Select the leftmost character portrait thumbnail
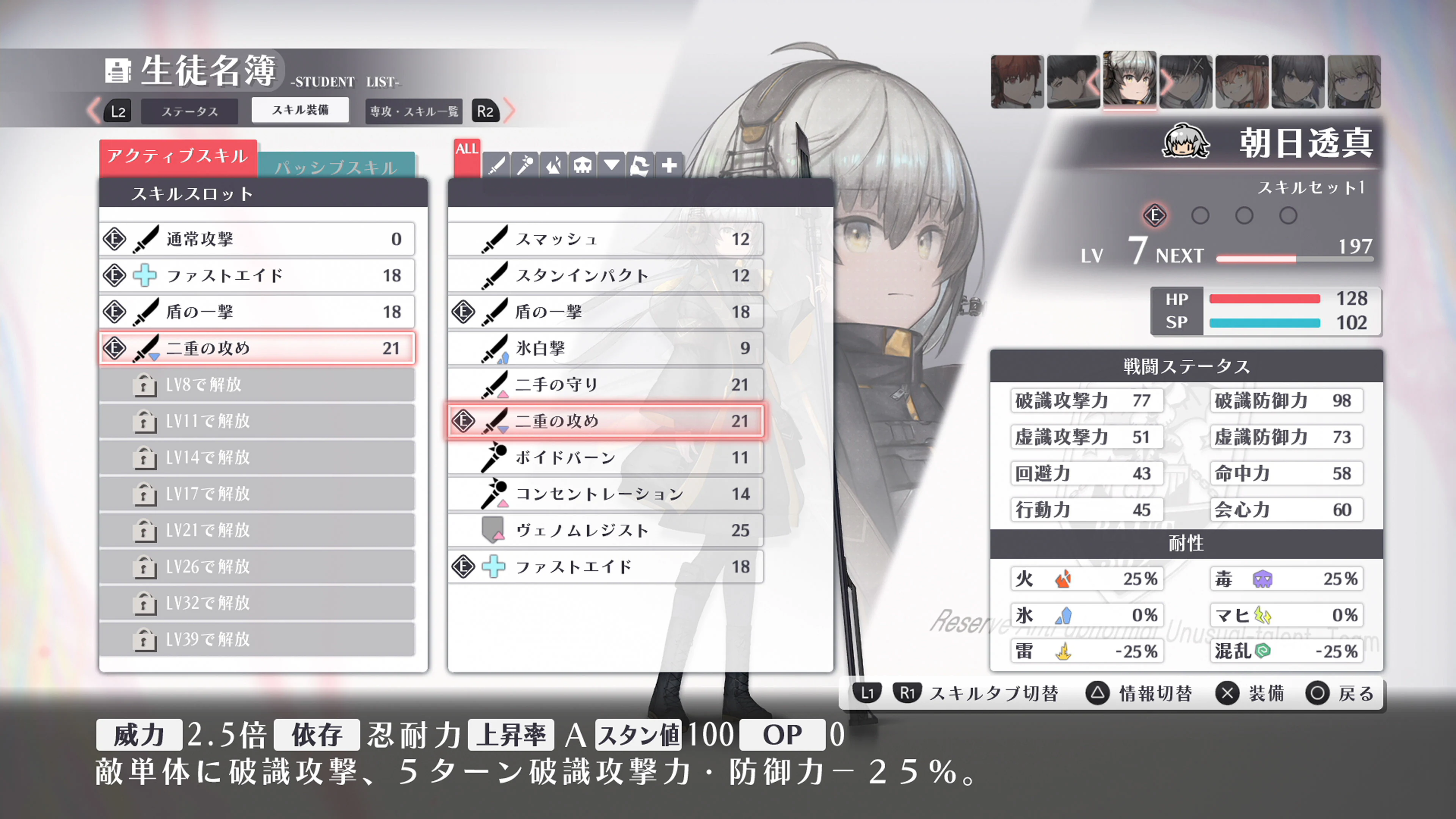 pos(1017,81)
